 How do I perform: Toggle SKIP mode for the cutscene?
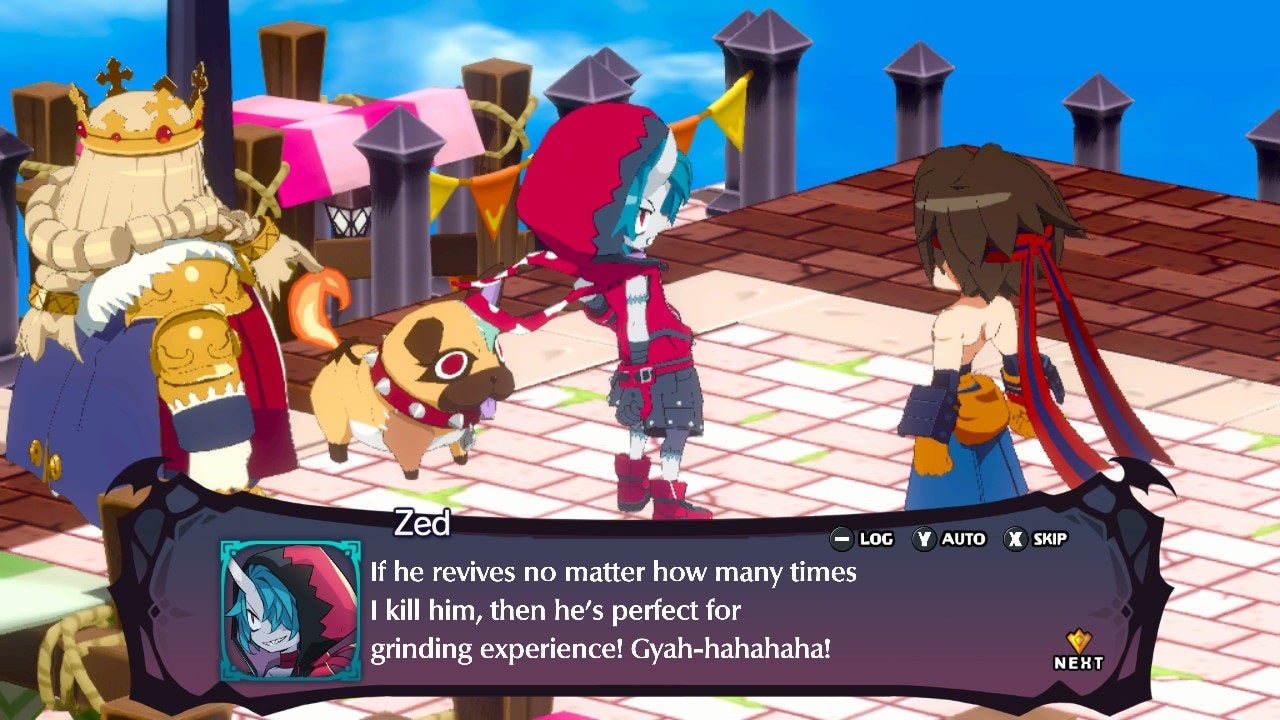[x=1040, y=538]
